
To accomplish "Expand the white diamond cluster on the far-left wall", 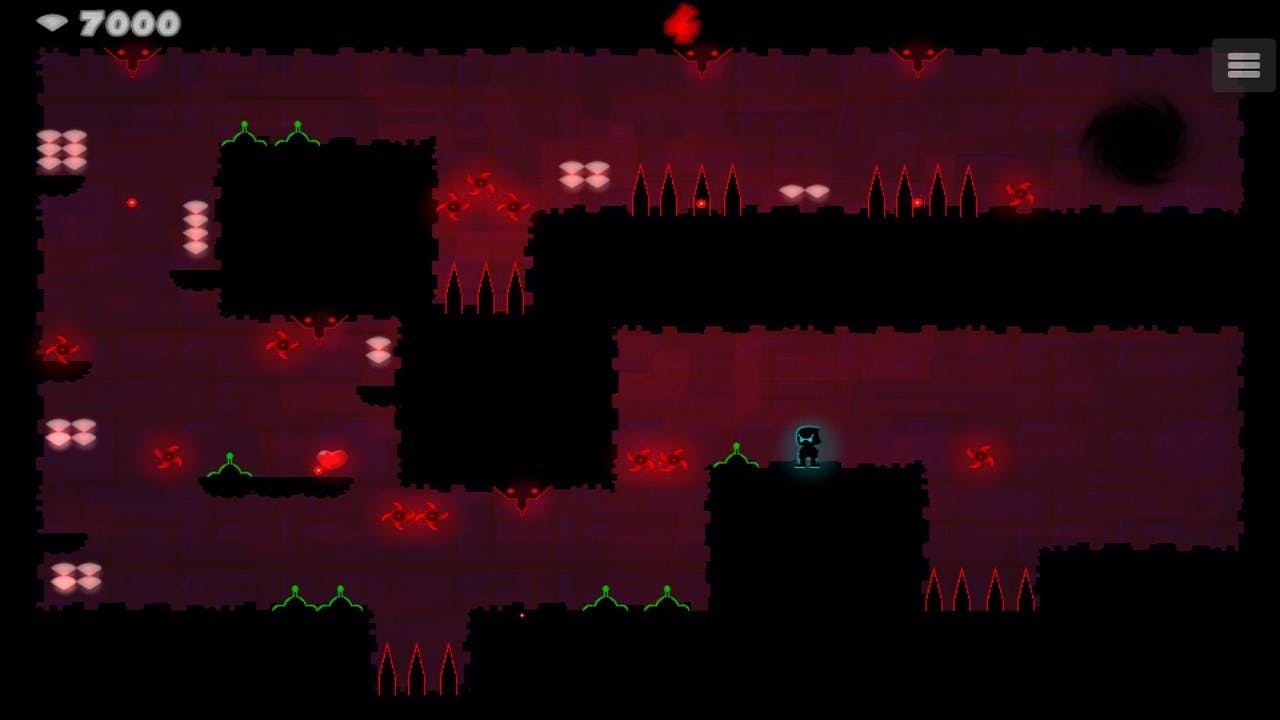I will point(60,153).
